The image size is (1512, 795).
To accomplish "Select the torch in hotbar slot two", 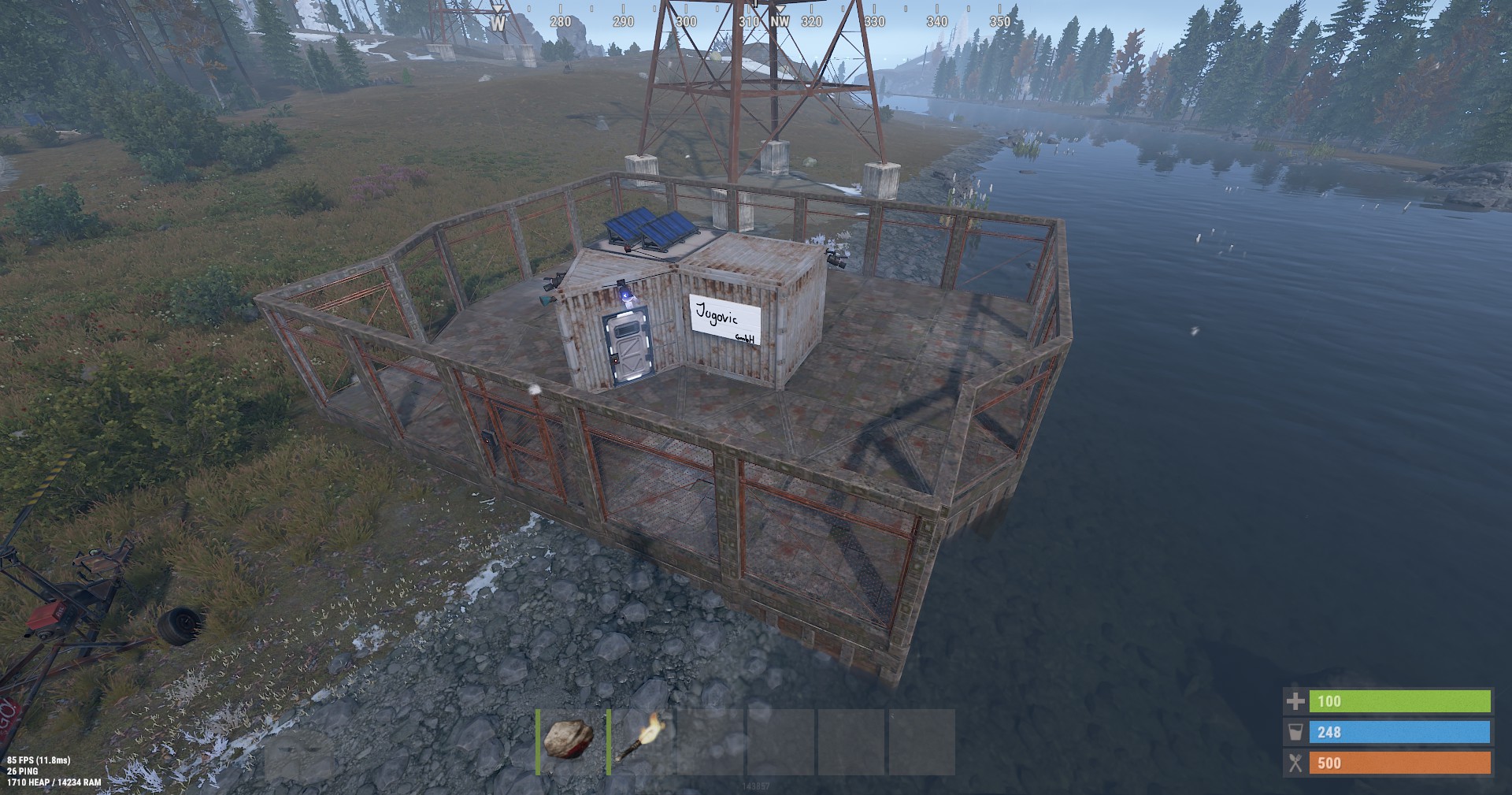I will point(638,741).
